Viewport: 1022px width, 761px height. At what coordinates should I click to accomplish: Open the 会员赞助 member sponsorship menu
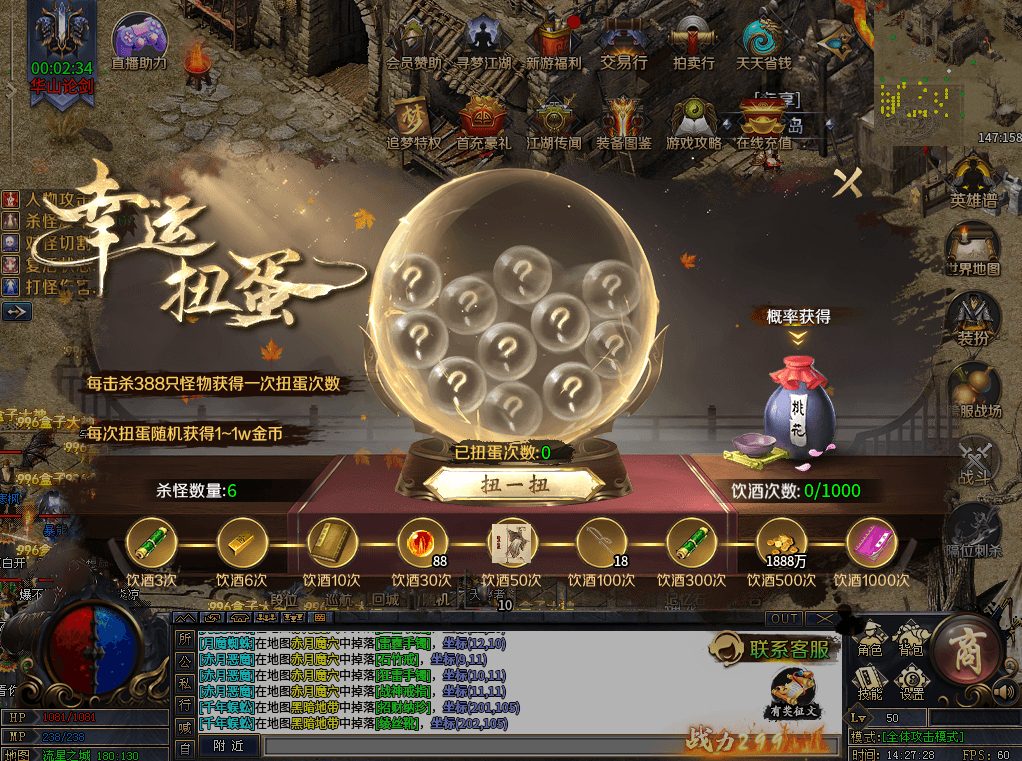coord(413,43)
